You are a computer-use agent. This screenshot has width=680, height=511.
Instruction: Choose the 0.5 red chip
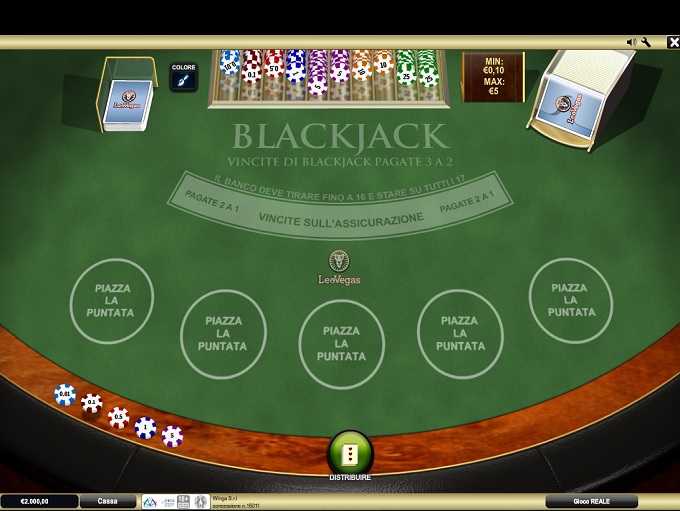(x=119, y=416)
